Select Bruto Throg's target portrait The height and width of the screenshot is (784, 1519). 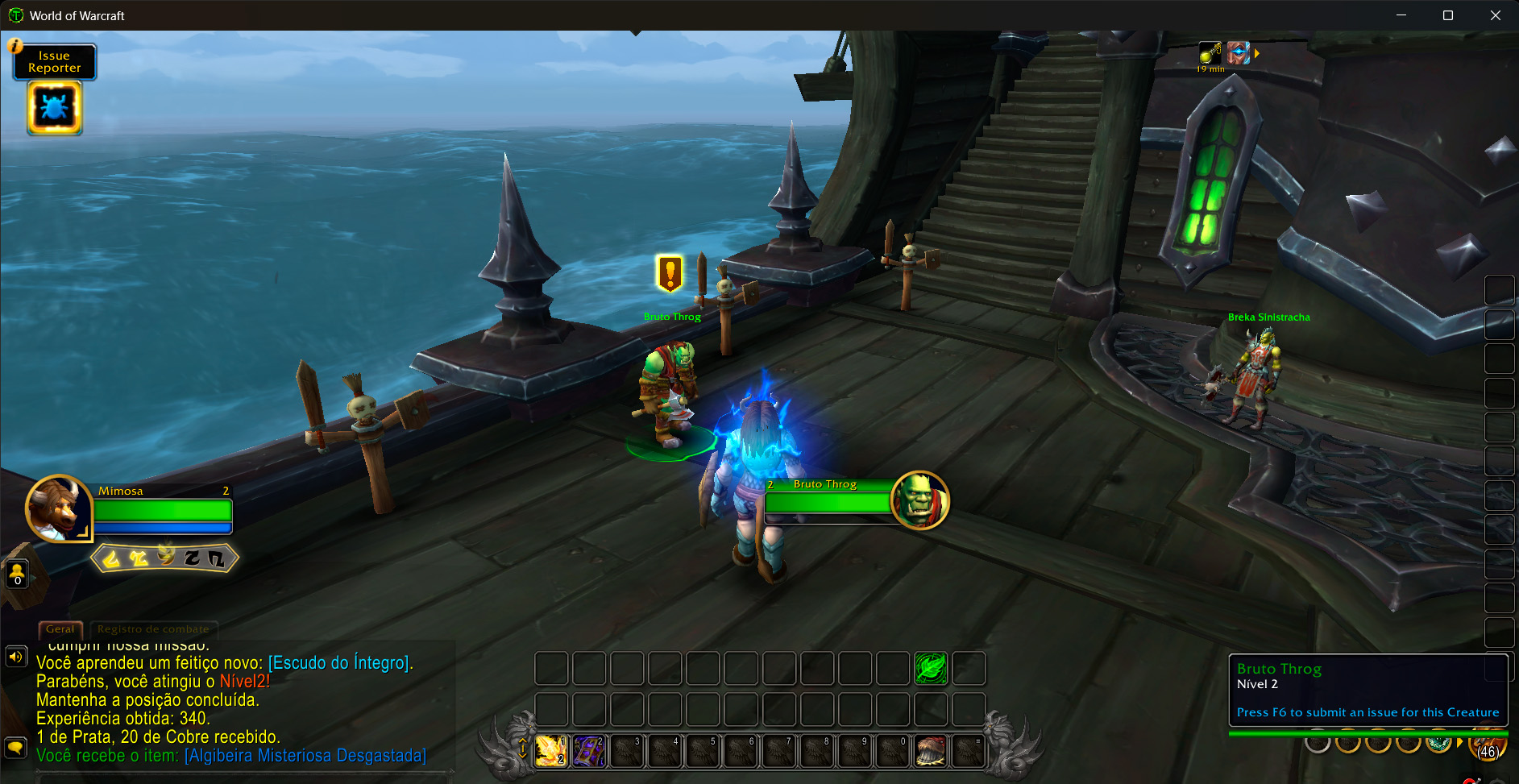919,500
